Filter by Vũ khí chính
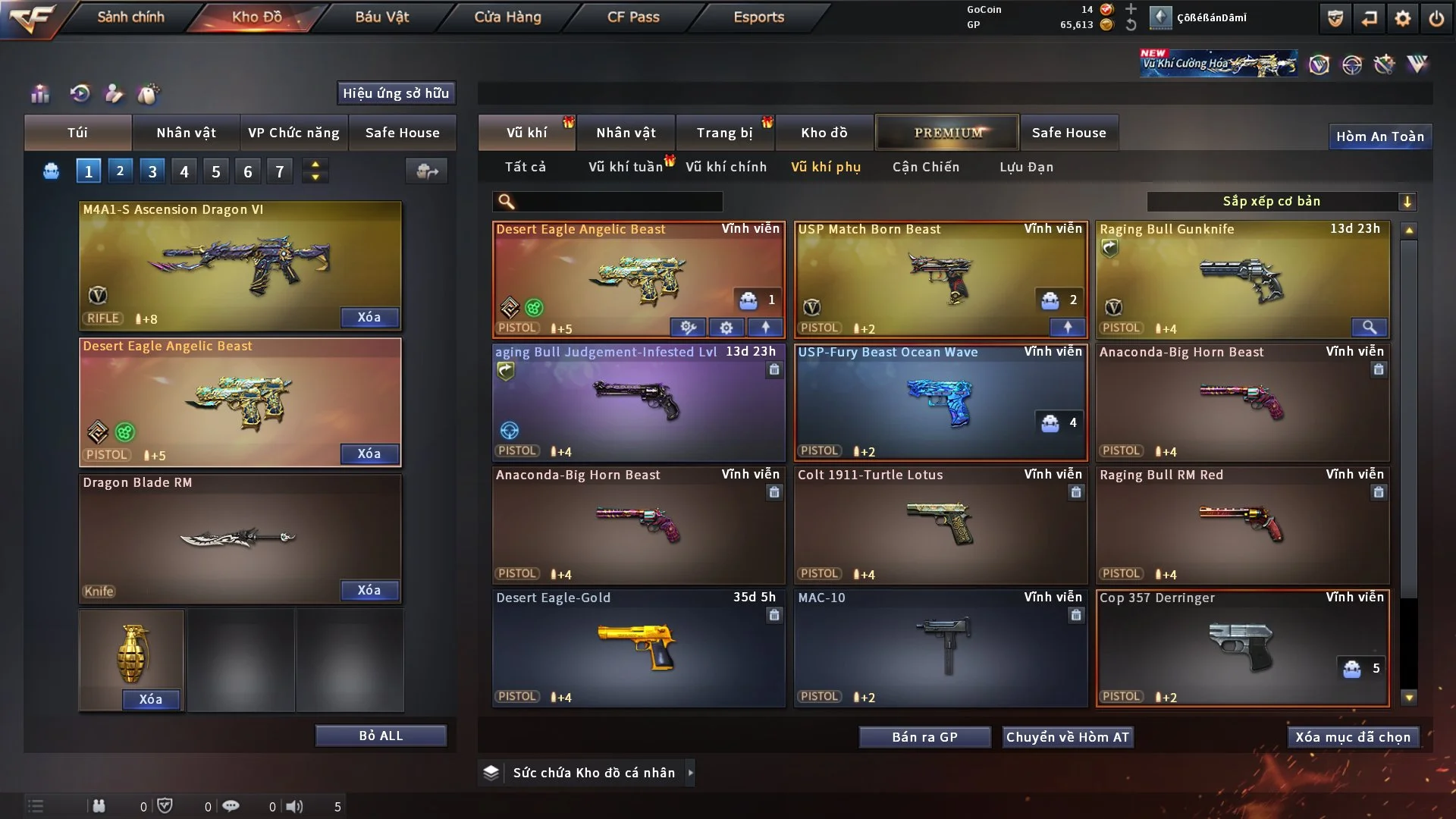 point(726,167)
